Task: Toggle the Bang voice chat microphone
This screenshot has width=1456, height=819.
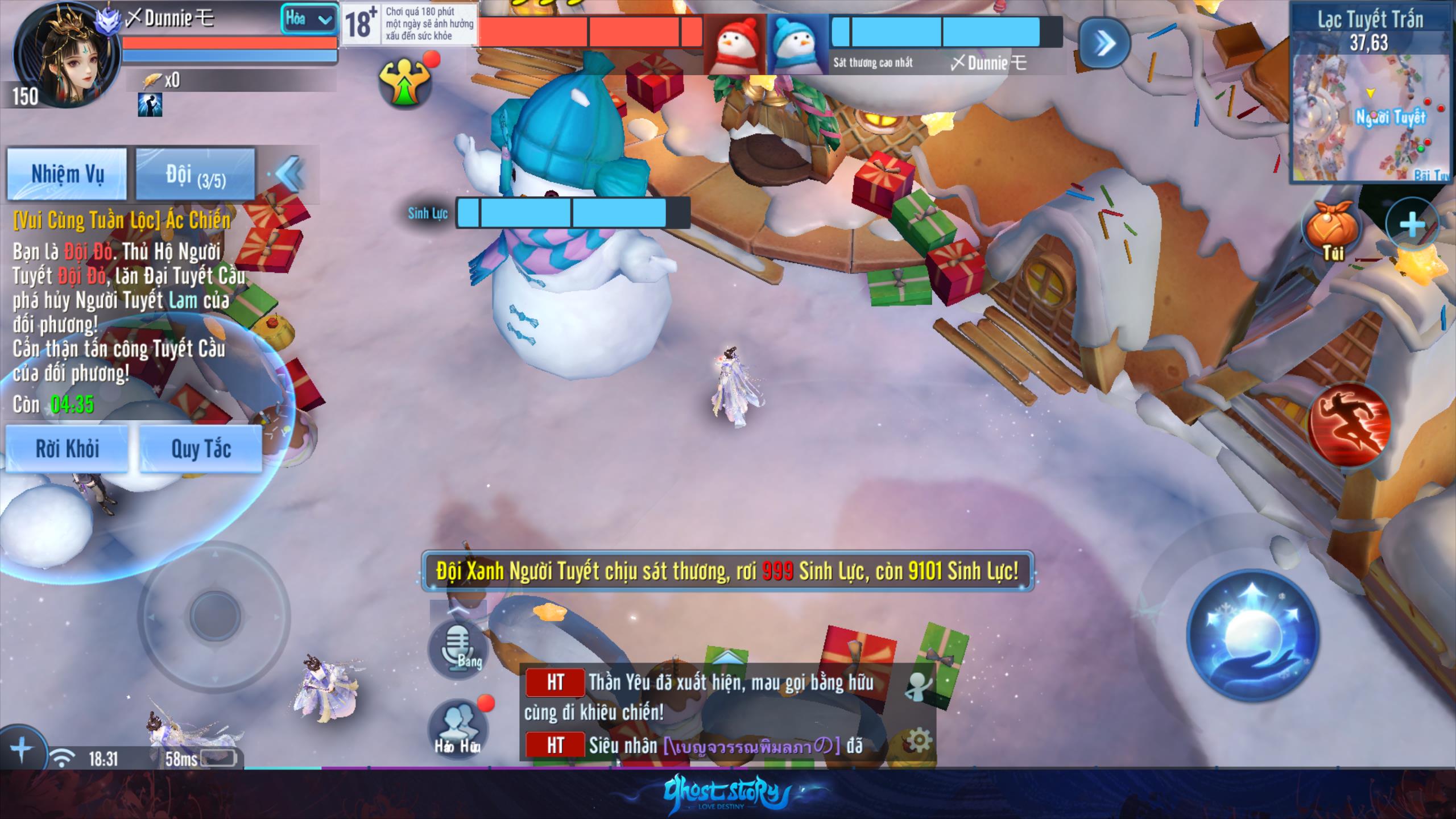Action: pyautogui.click(x=458, y=648)
